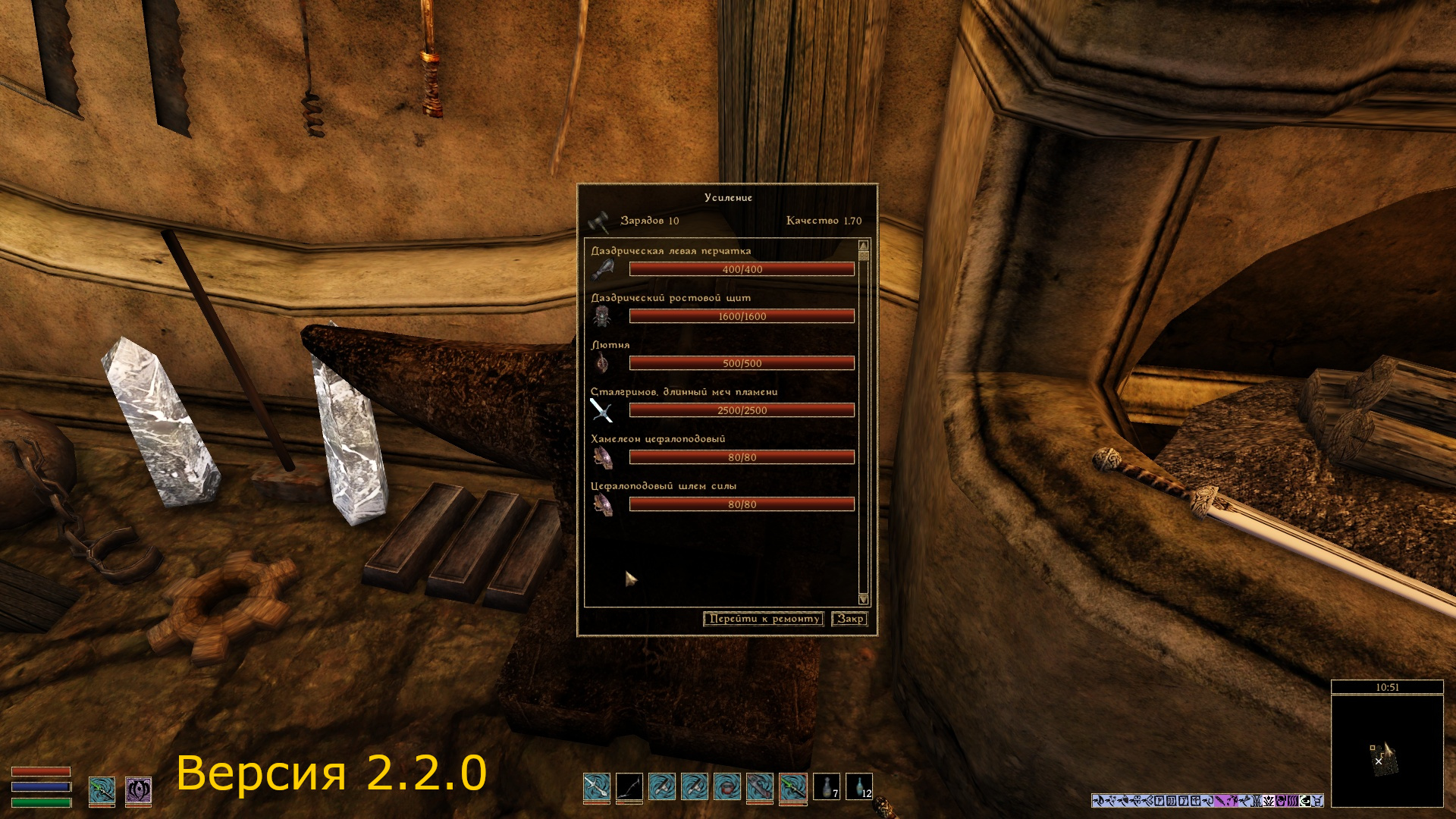Choose the red bowl-shaped item hotbar slot
The width and height of the screenshot is (1456, 819).
coord(727,787)
